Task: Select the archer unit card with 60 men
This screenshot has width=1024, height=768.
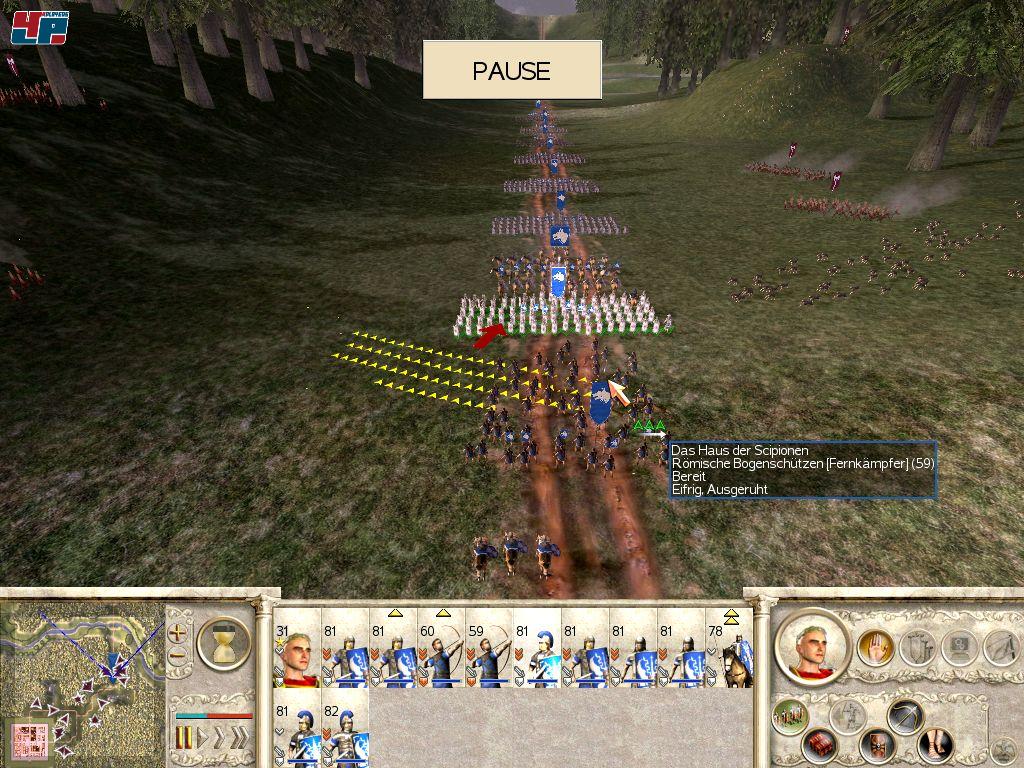Action: [x=441, y=655]
